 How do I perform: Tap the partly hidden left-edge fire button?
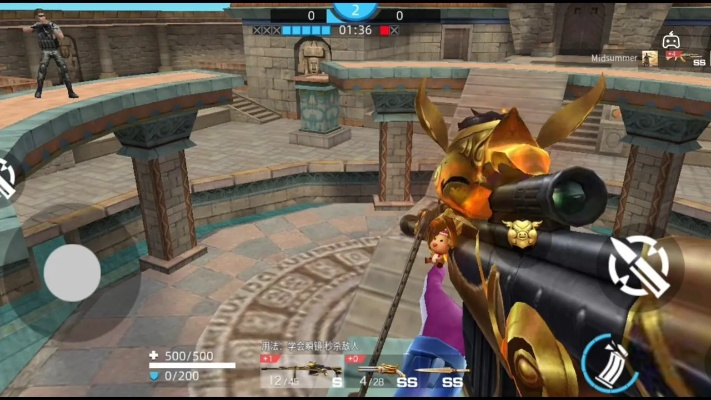[x=6, y=180]
